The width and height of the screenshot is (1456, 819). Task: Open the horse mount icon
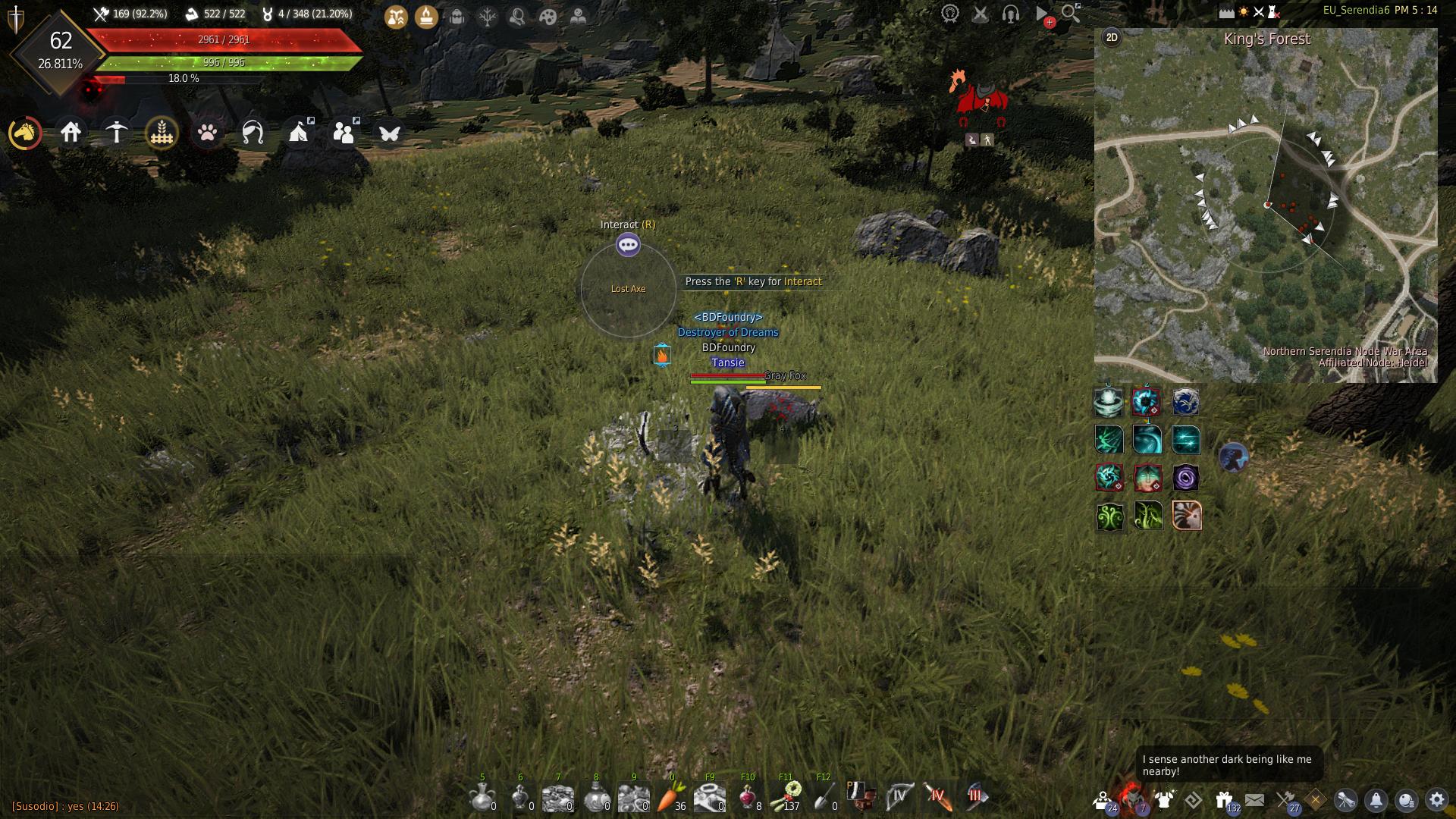coord(25,133)
